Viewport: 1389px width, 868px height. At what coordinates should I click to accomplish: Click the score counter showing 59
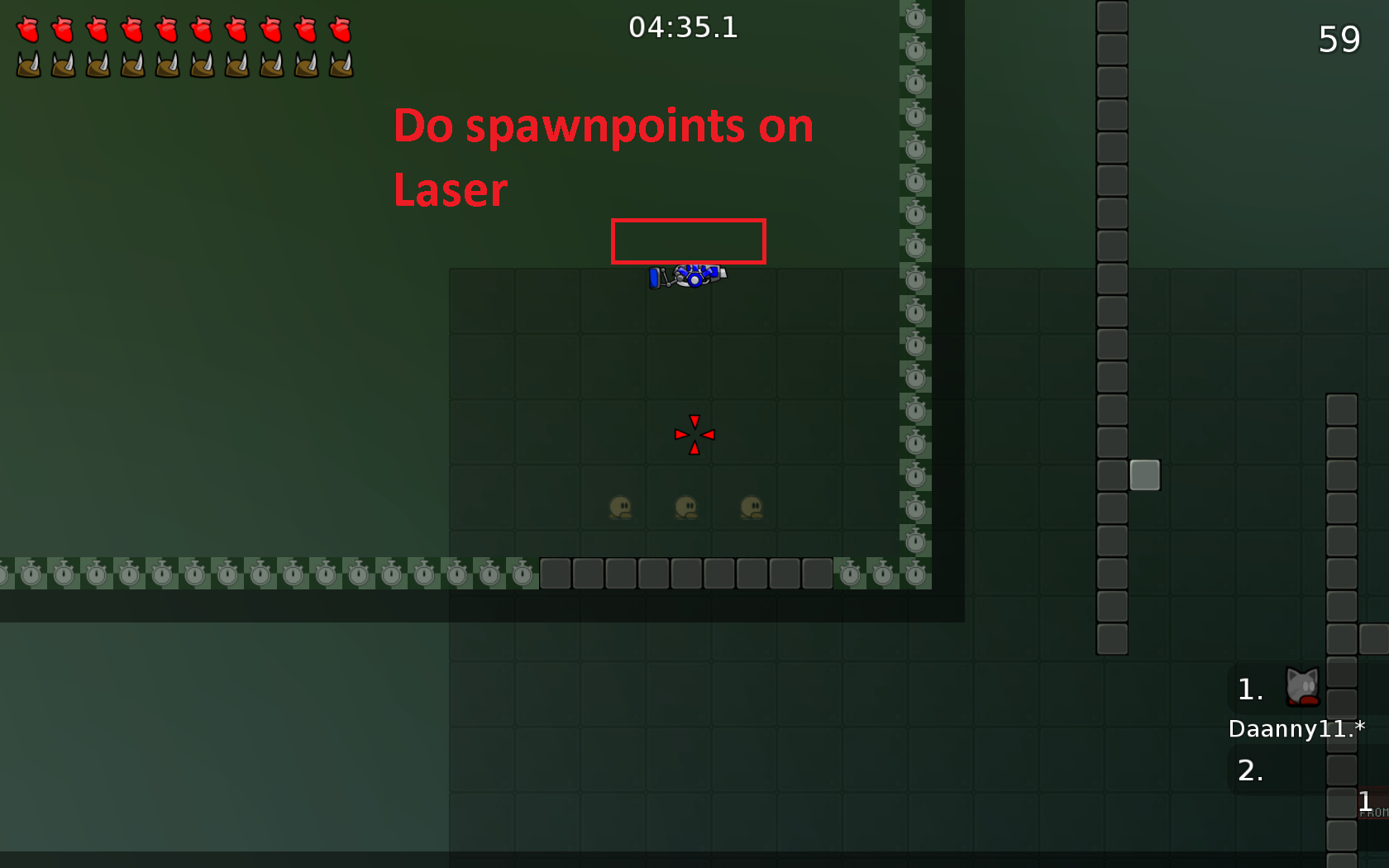click(1338, 39)
